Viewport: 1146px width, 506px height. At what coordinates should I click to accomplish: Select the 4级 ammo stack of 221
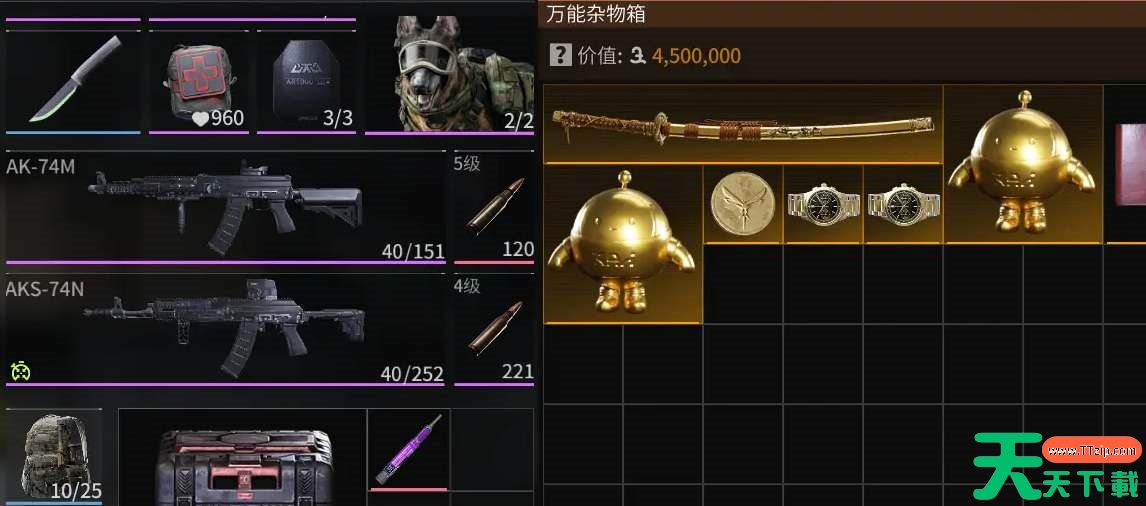[x=494, y=328]
